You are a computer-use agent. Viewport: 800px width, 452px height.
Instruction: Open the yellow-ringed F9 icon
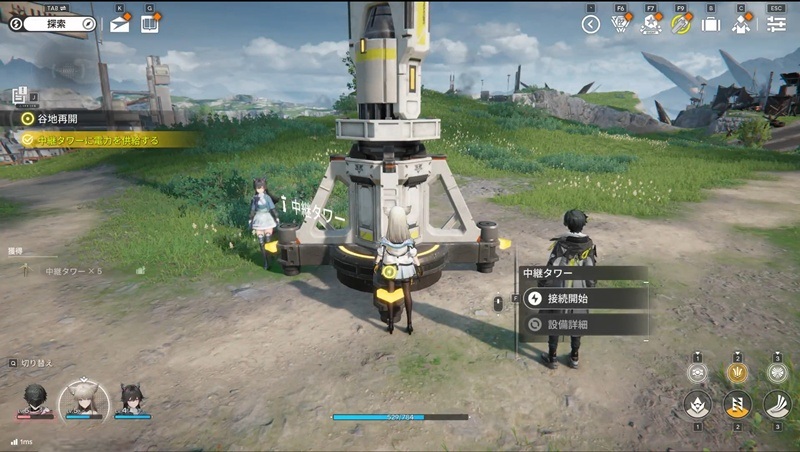[681, 25]
